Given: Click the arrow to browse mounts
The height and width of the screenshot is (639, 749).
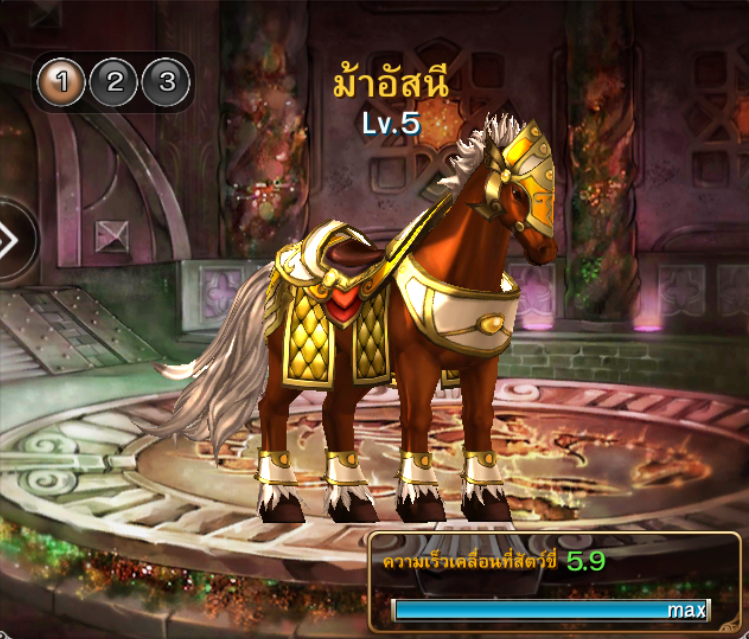Looking at the screenshot, I should pyautogui.click(x=10, y=240).
